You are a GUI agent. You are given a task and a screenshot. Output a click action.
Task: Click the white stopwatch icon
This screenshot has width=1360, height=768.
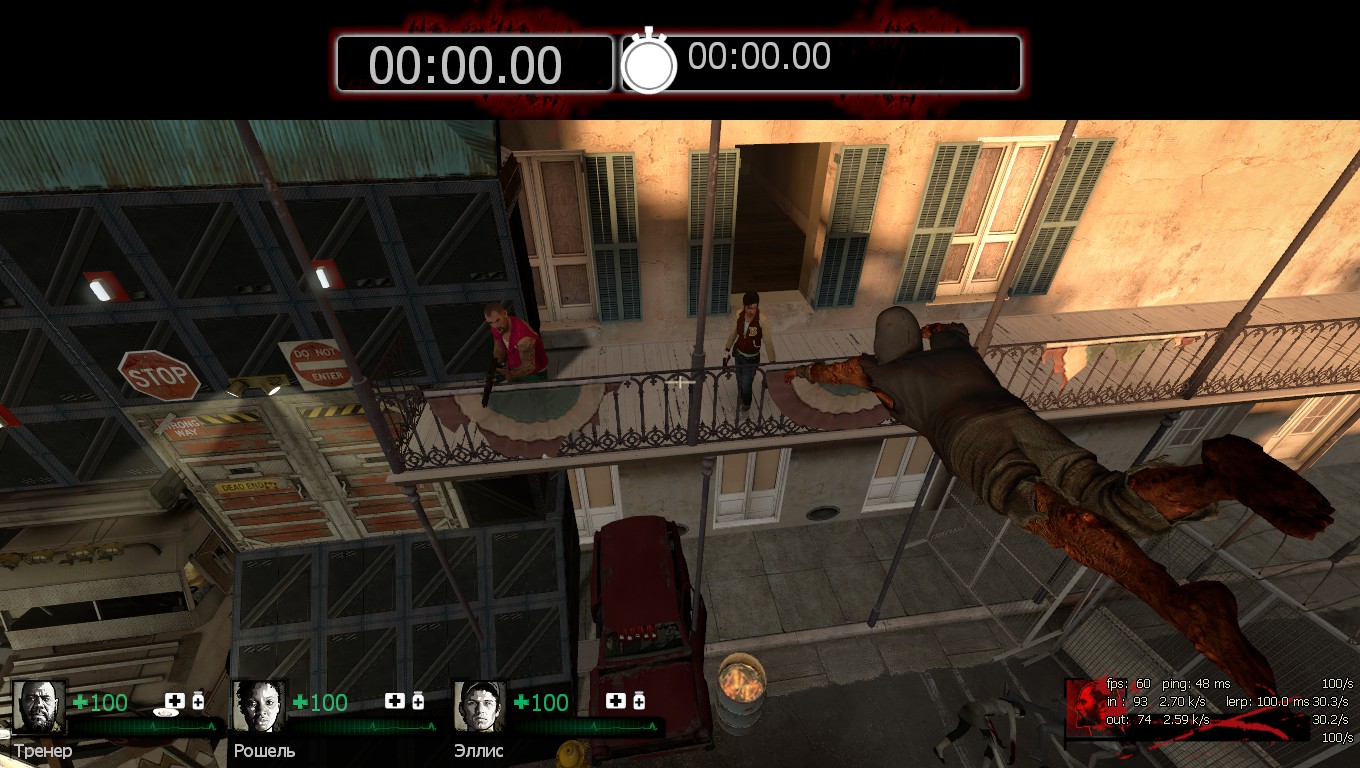pos(649,63)
